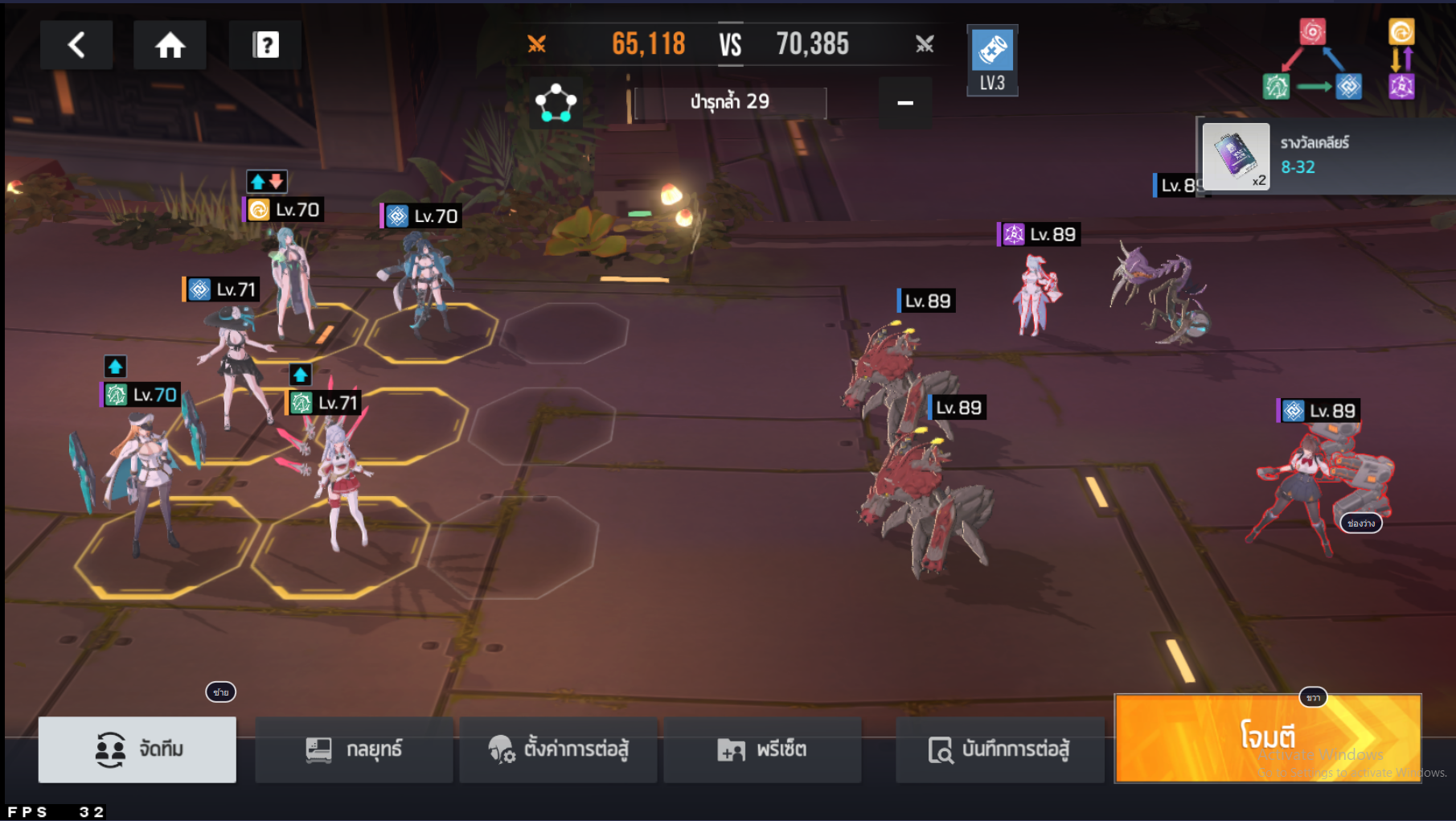1456x821 pixels.
Task: Go back with the left arrow button
Action: tap(76, 45)
